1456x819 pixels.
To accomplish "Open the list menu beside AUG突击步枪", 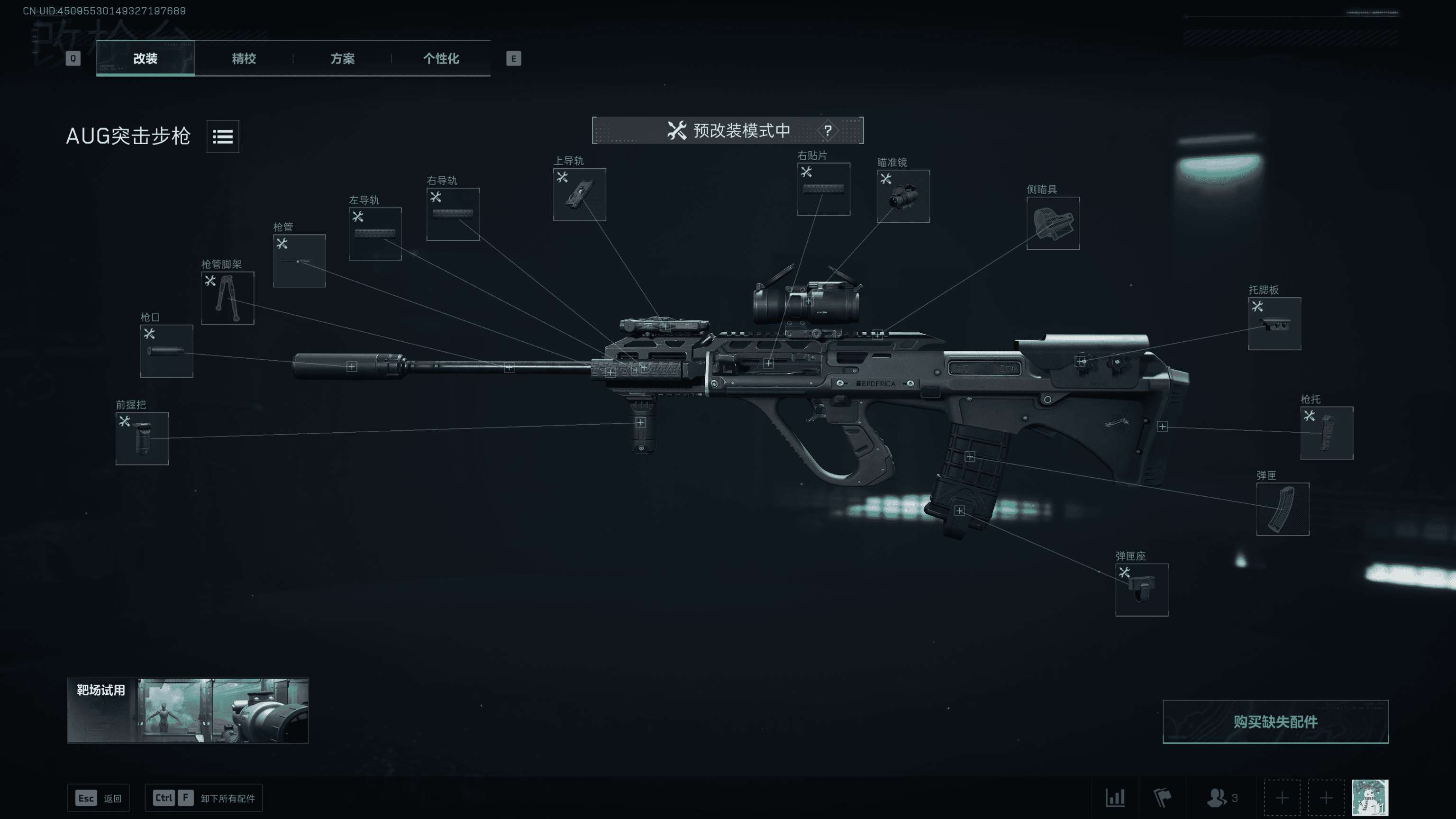I will [223, 136].
